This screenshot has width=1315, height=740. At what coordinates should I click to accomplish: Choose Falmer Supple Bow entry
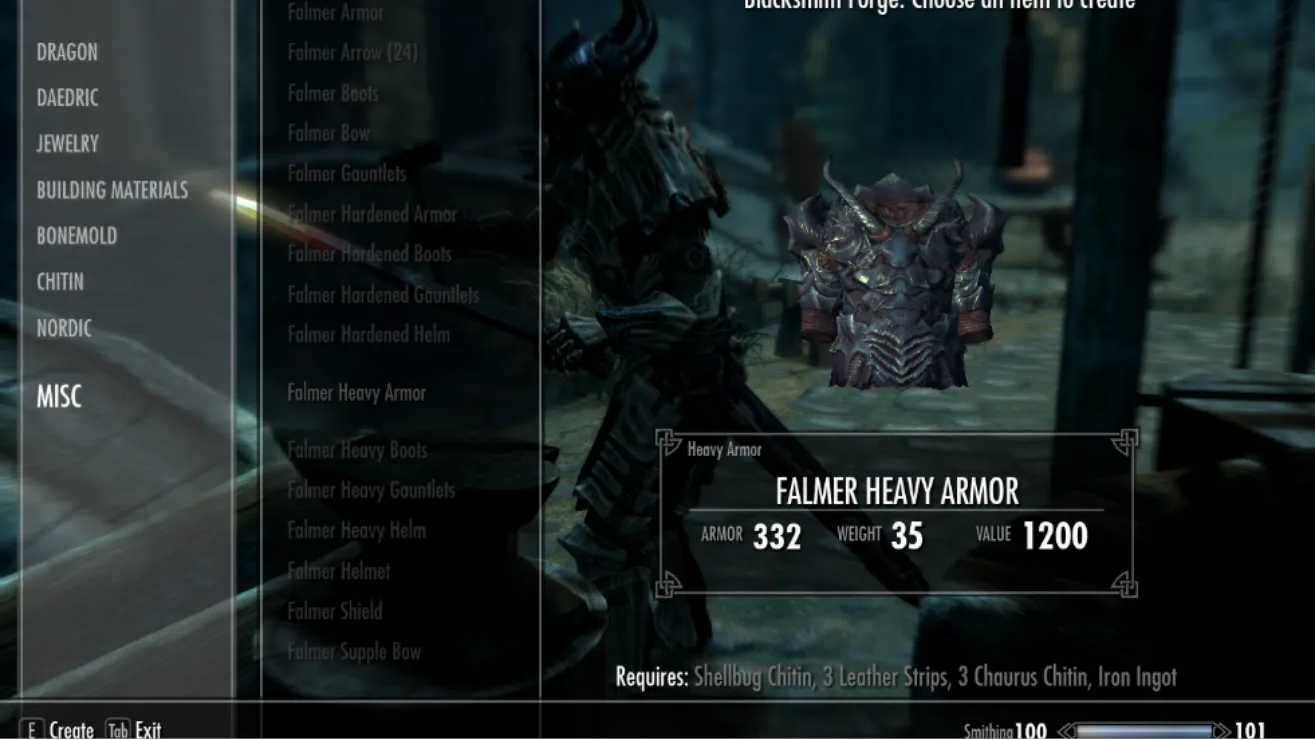click(x=354, y=652)
